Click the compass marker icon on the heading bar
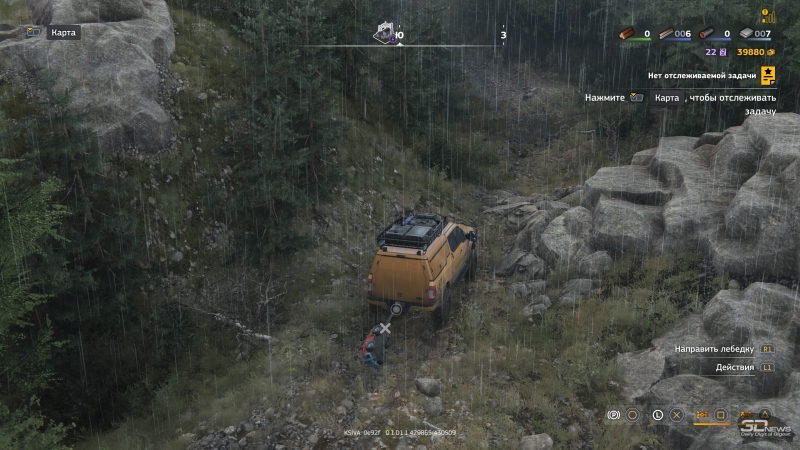 tap(386, 32)
